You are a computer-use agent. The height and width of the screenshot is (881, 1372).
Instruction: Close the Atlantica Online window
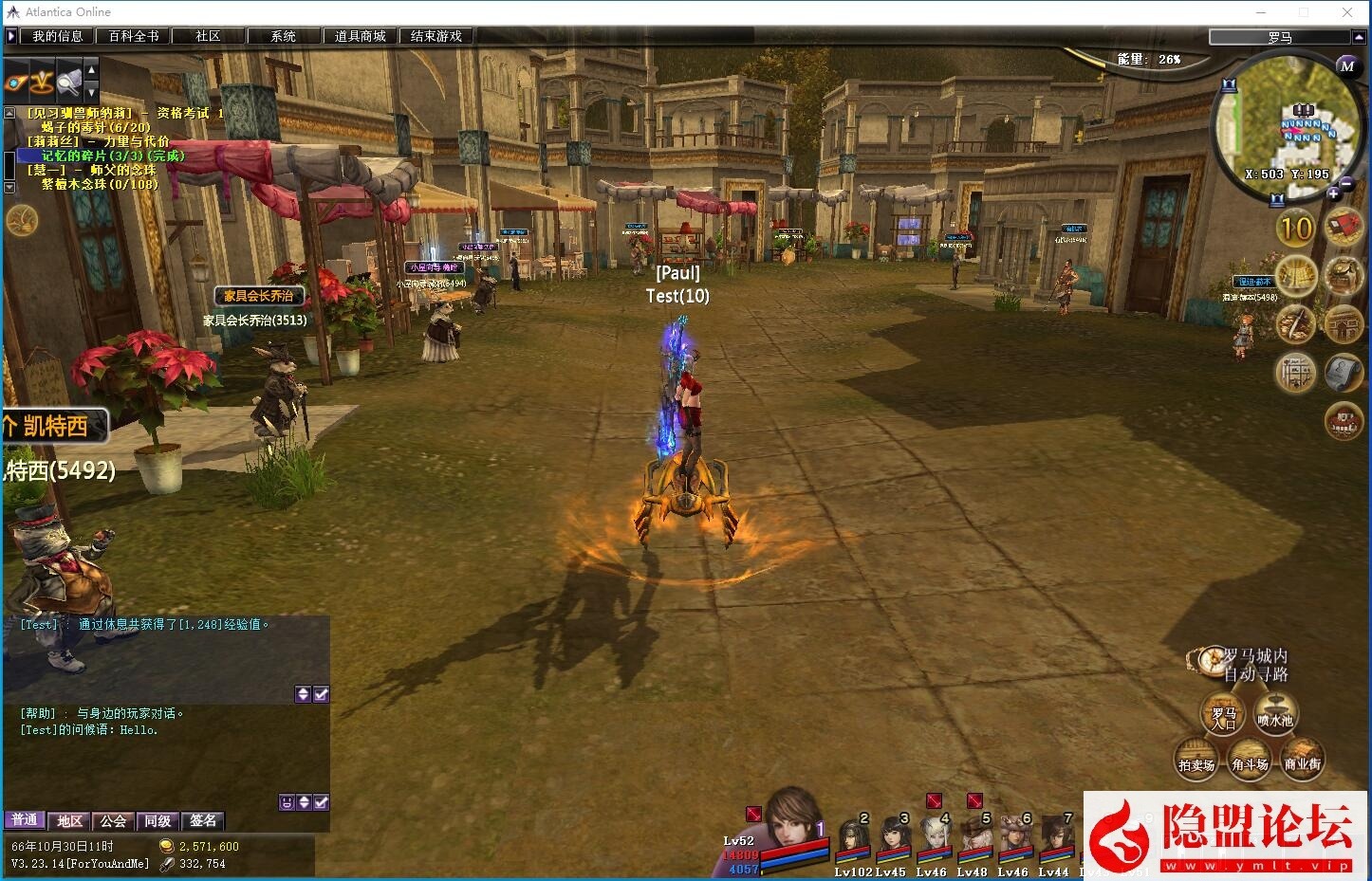pyautogui.click(x=1347, y=12)
